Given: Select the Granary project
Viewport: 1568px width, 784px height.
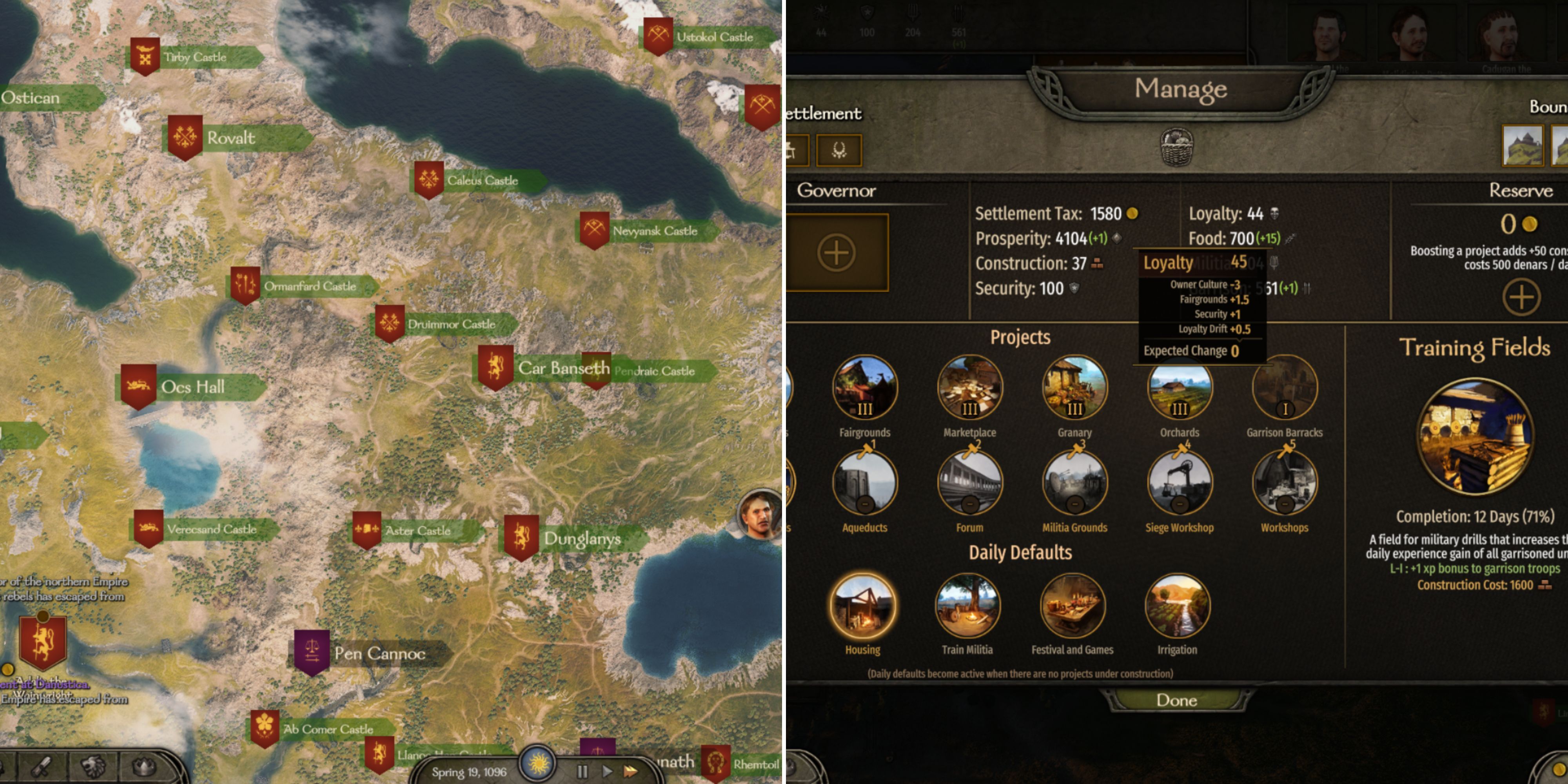Looking at the screenshot, I should [x=1074, y=388].
